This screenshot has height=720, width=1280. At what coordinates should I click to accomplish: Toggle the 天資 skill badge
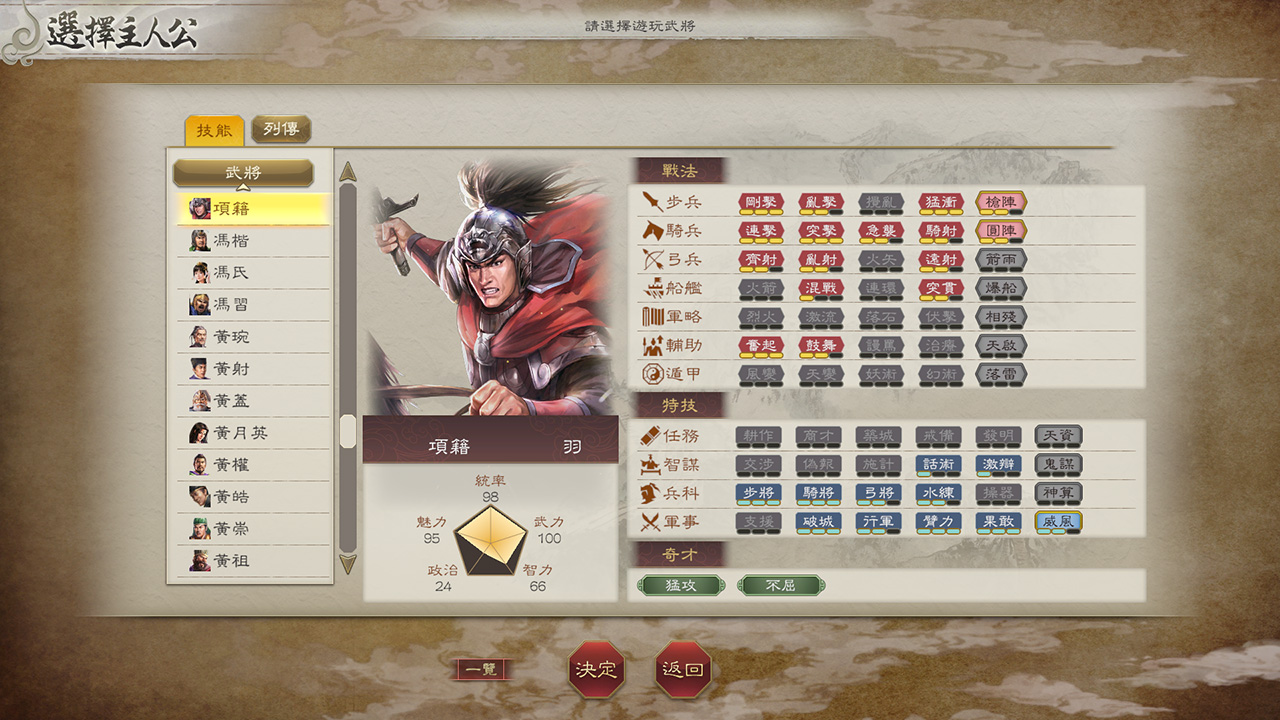point(1060,435)
